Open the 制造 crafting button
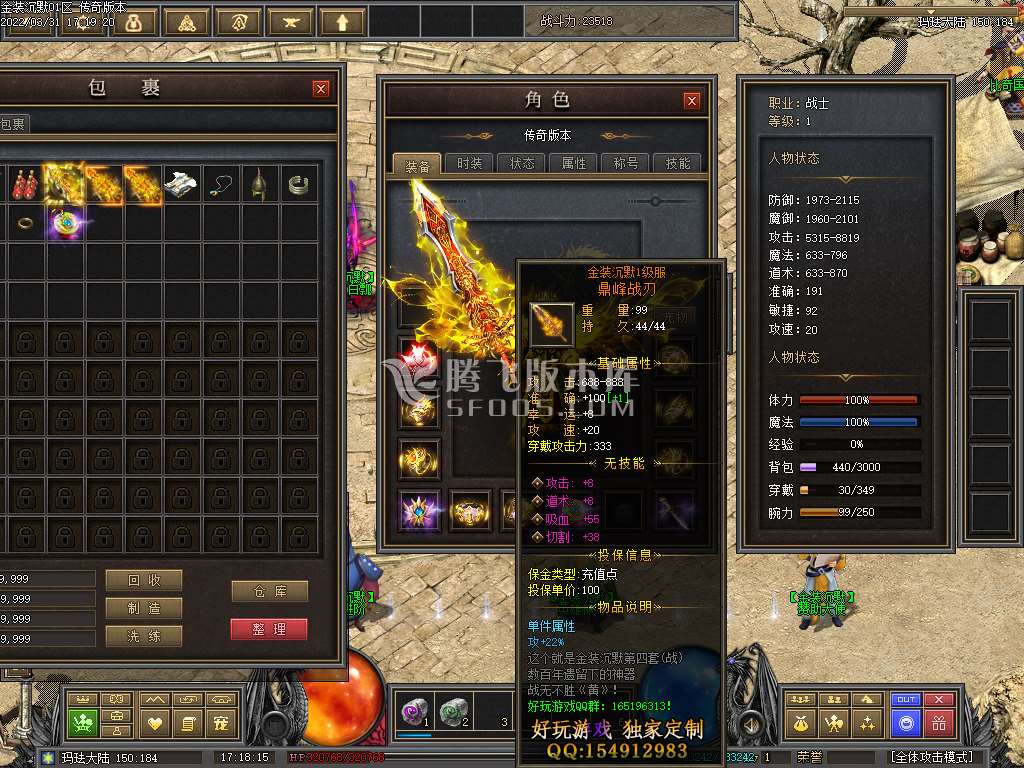The width and height of the screenshot is (1024, 768). tap(144, 608)
